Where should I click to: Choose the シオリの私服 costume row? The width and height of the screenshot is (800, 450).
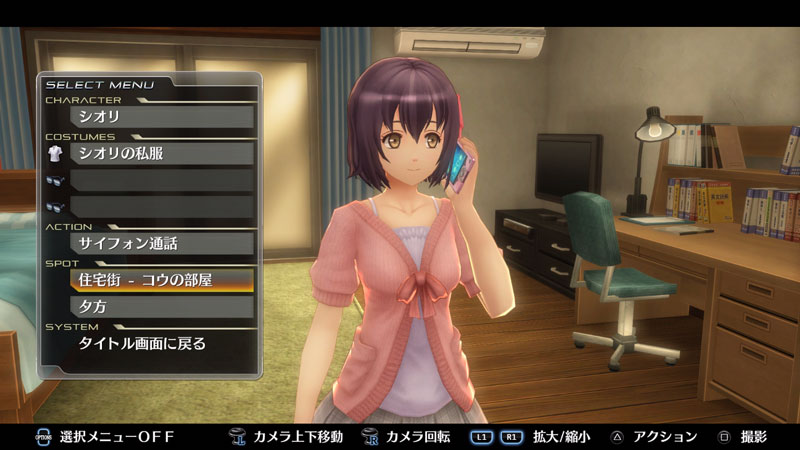click(x=160, y=153)
